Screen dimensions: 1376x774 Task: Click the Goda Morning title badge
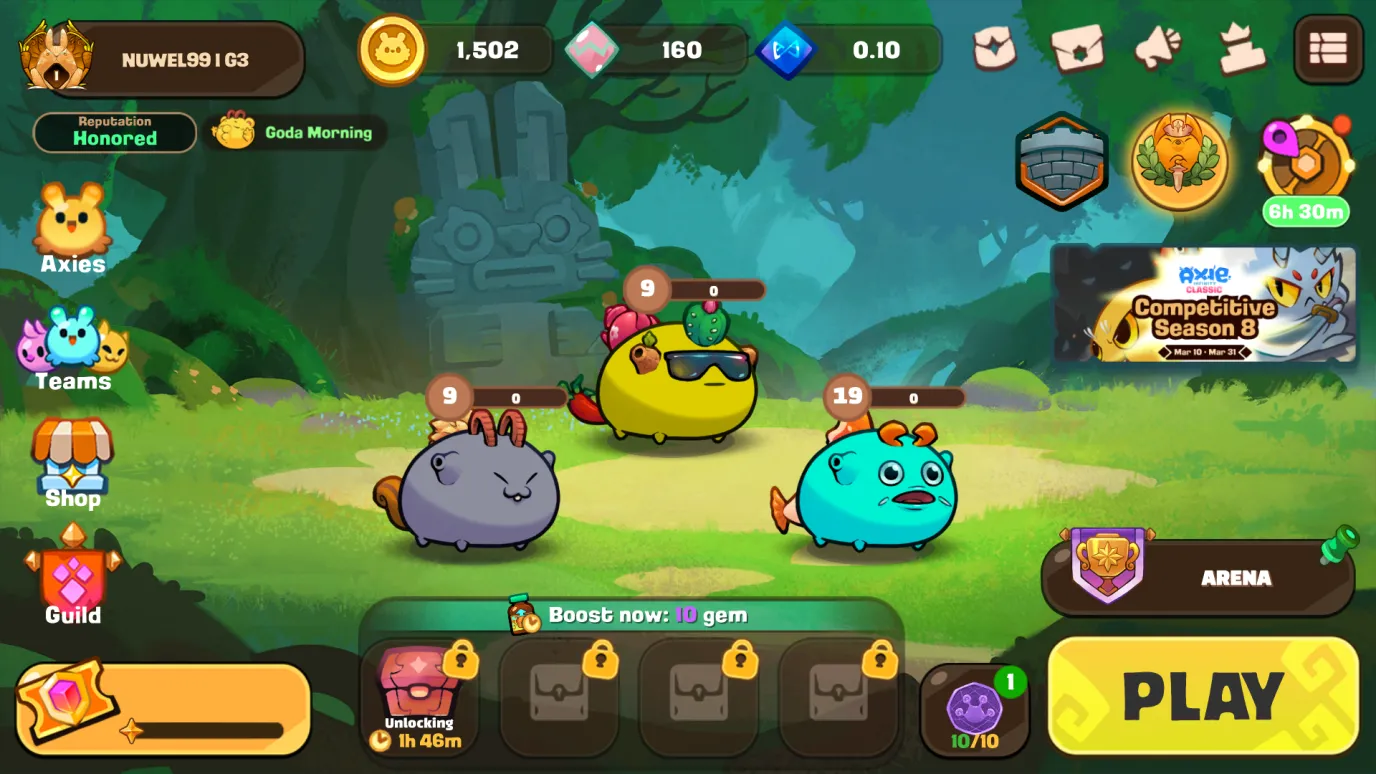pyautogui.click(x=296, y=132)
